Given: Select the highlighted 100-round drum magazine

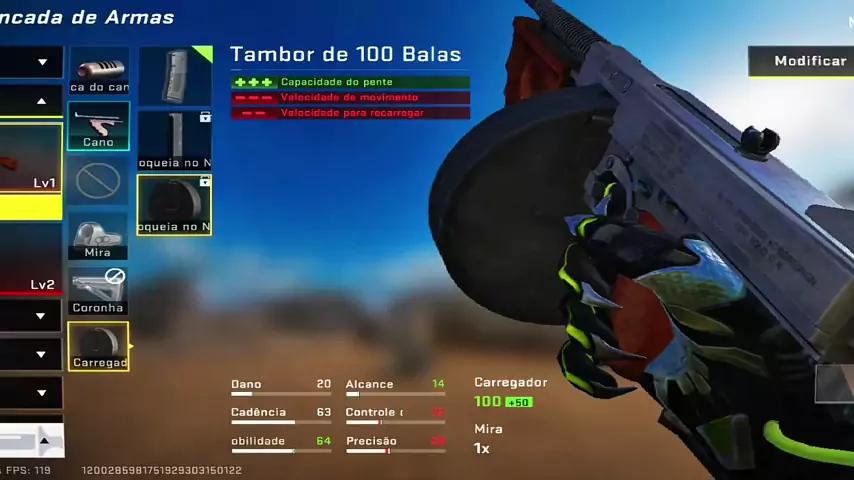Looking at the screenshot, I should (x=175, y=205).
